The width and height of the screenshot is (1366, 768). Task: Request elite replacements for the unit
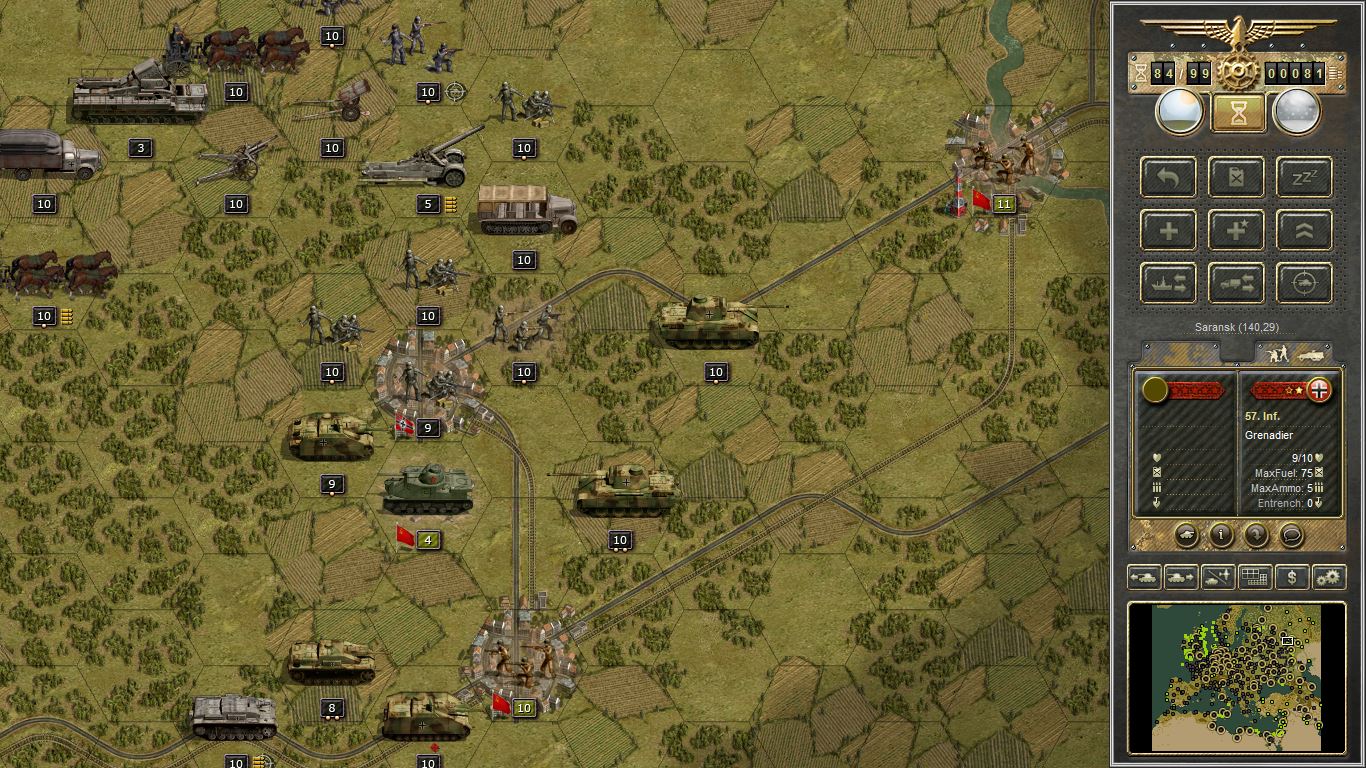(x=1236, y=230)
